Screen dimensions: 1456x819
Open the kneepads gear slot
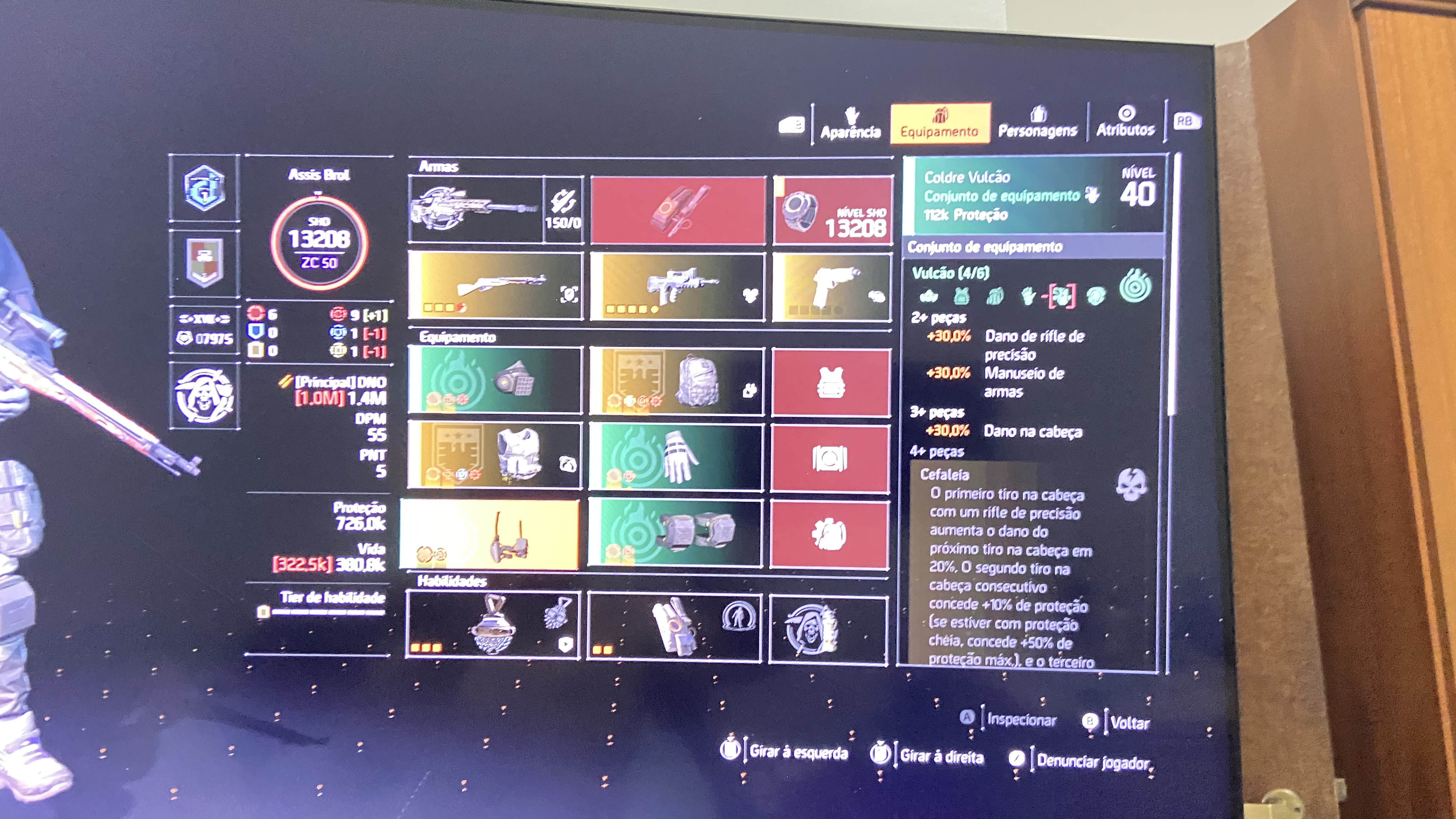point(675,533)
